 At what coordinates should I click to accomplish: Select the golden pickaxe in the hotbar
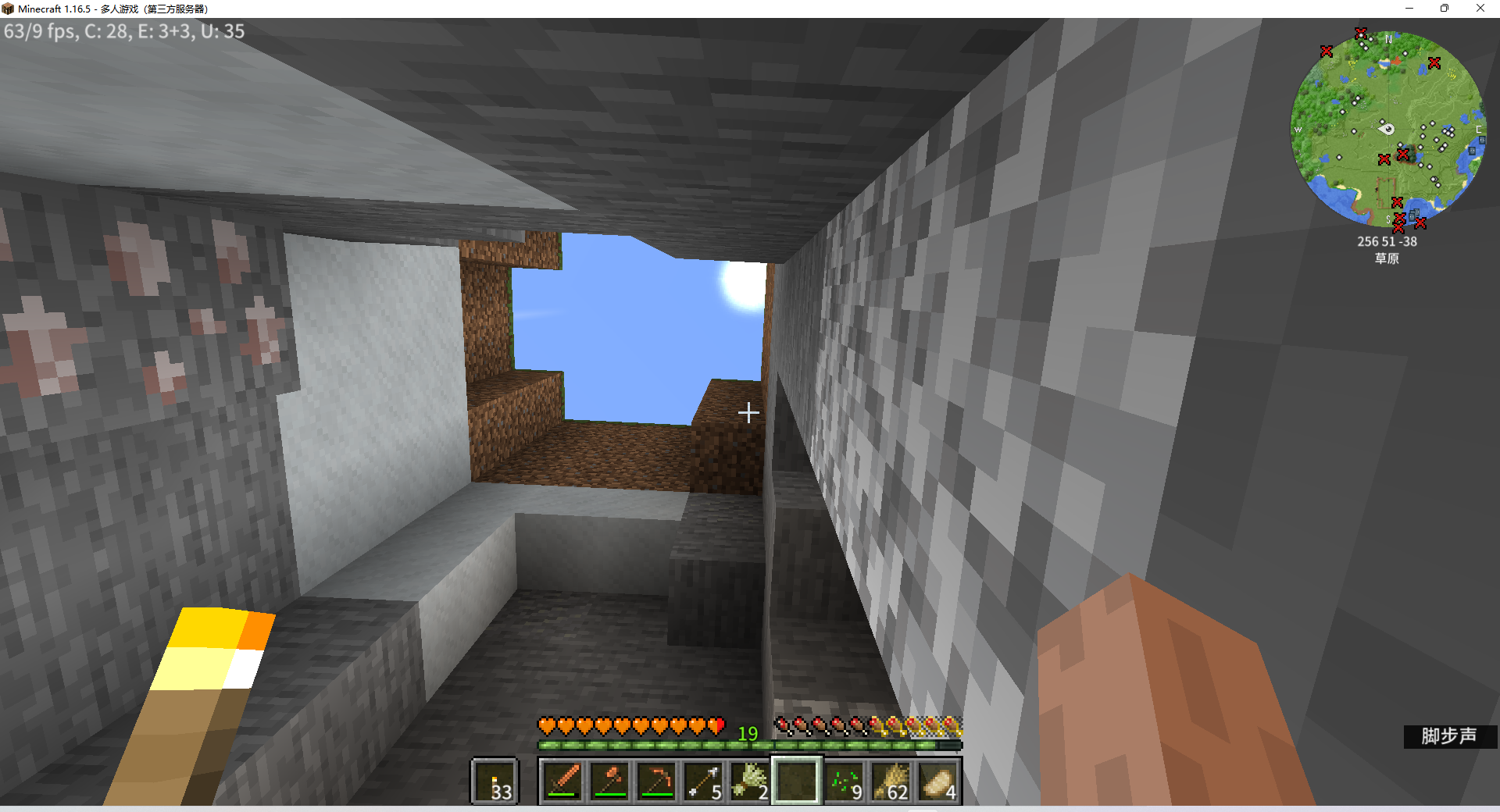coord(656,781)
